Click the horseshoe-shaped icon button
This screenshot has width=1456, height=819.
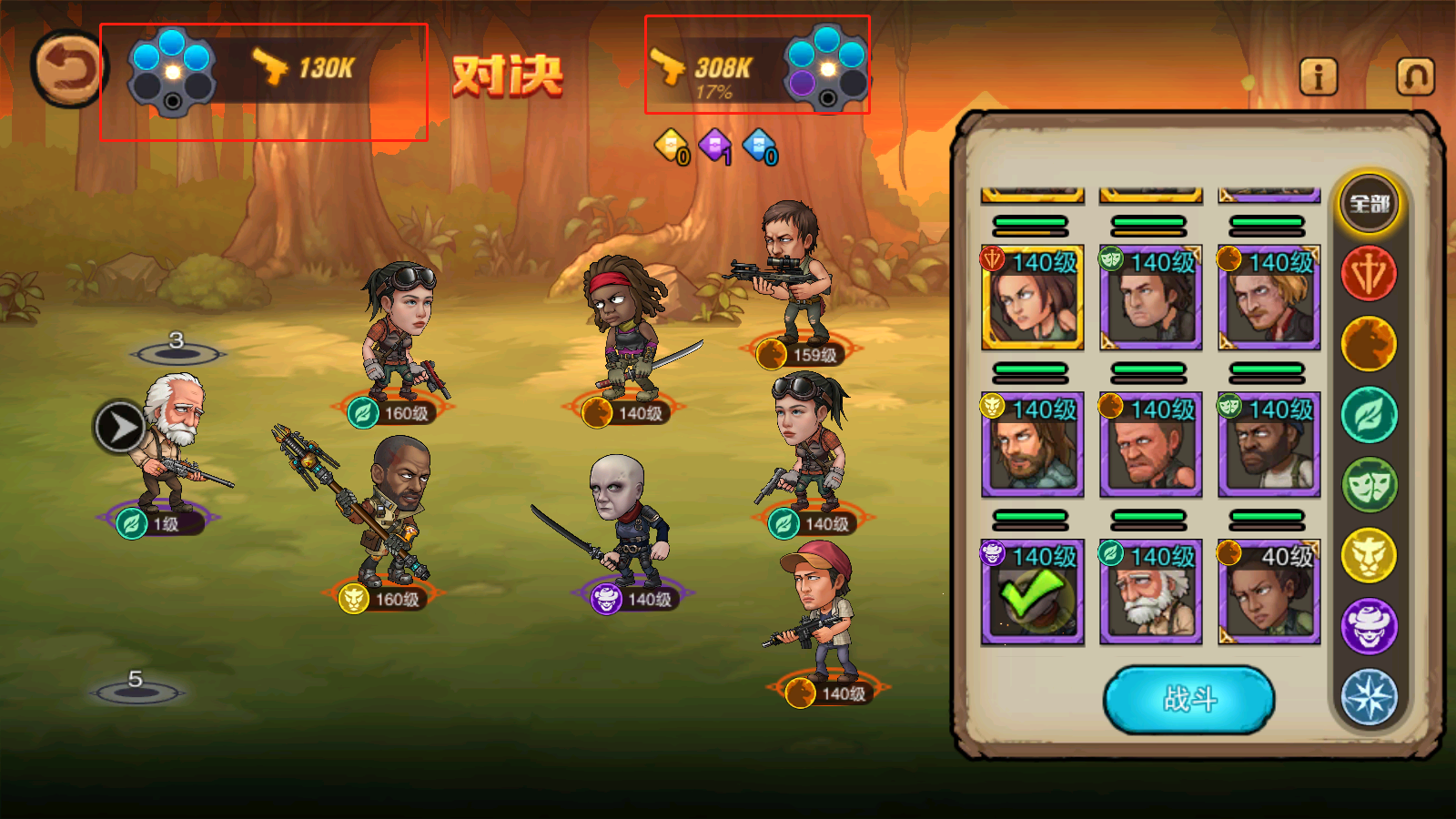pos(1415,76)
